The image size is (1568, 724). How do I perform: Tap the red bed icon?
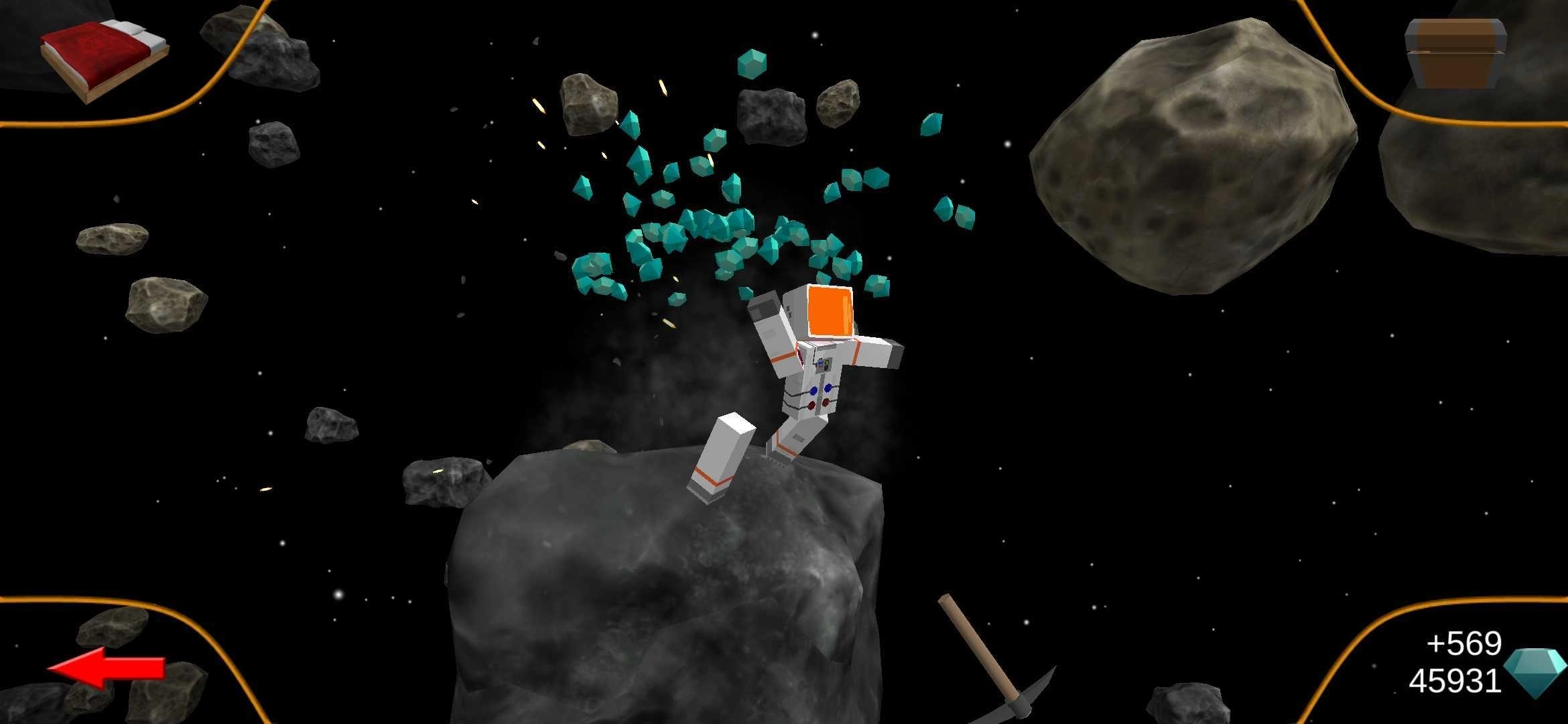(x=104, y=59)
